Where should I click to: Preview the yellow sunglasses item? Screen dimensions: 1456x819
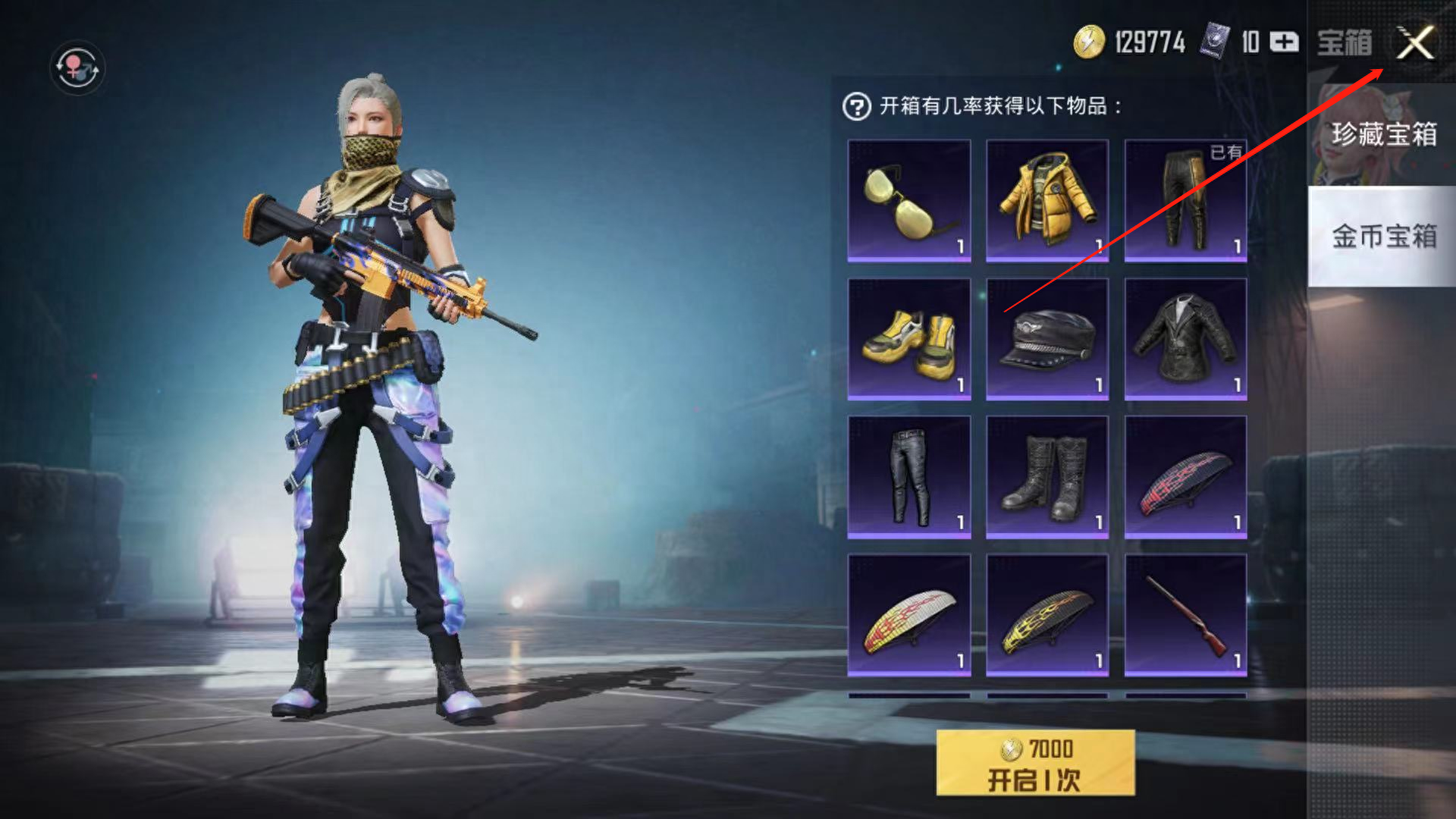click(x=908, y=201)
